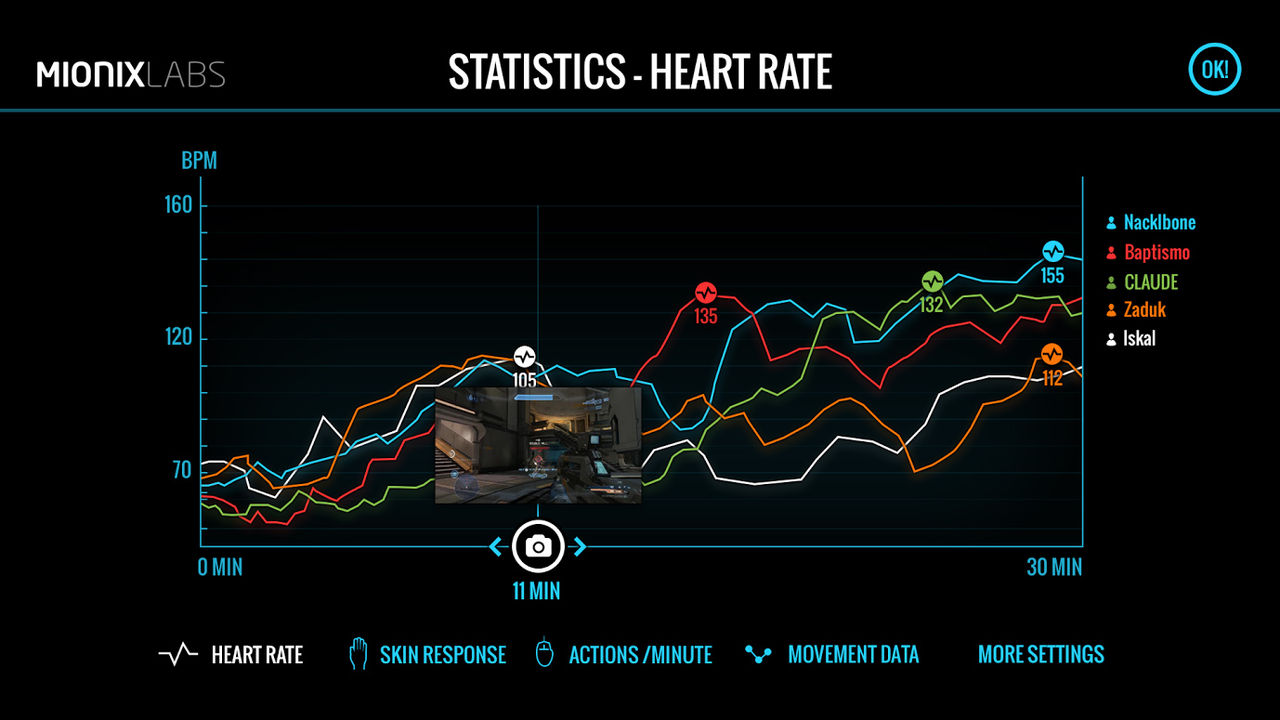
Task: Select Baptismo's 135 peak heart rate marker
Action: click(x=706, y=293)
